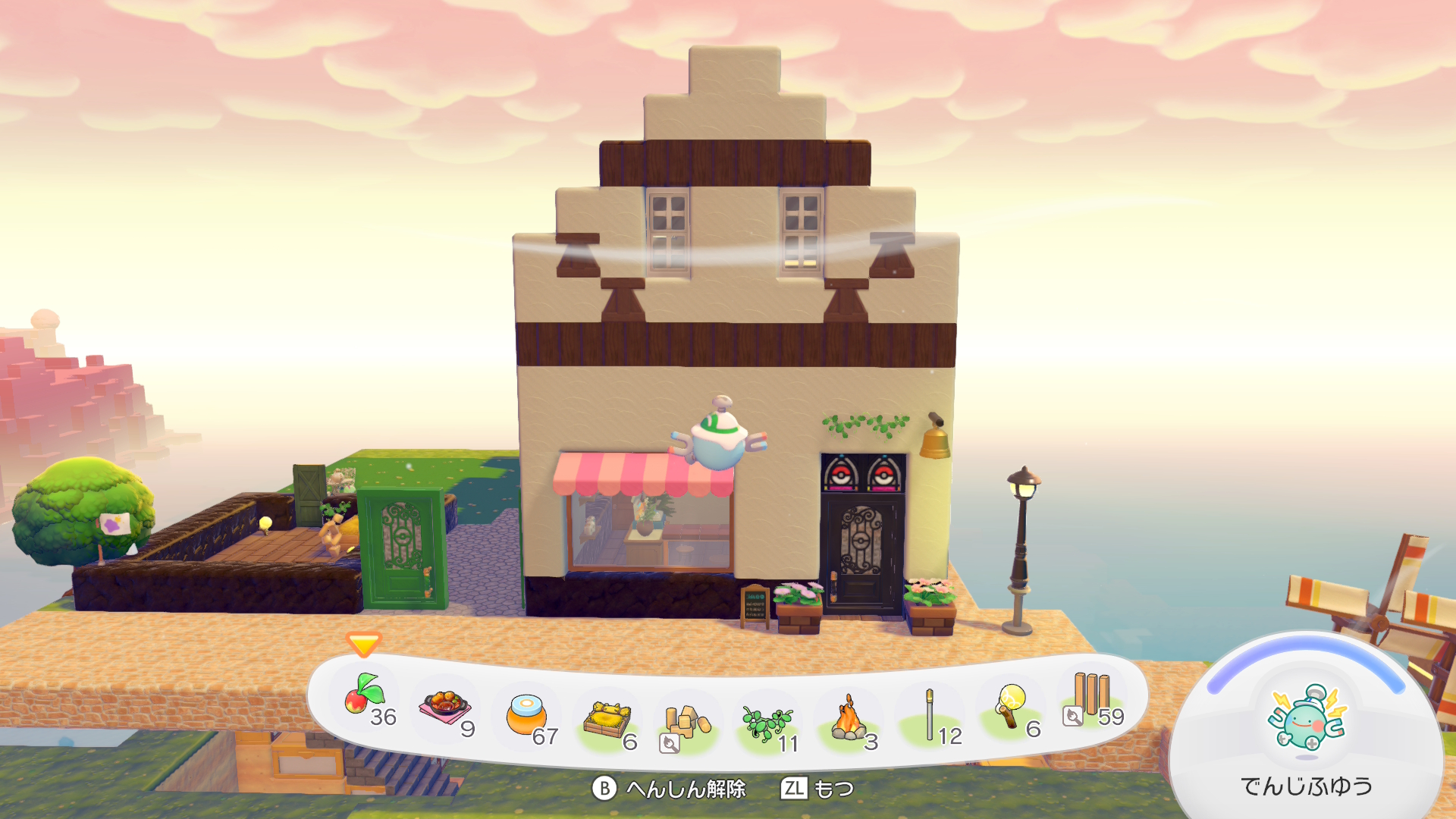Select the cooked skillet dish slot
Image resolution: width=1456 pixels, height=819 pixels.
pyautogui.click(x=446, y=707)
